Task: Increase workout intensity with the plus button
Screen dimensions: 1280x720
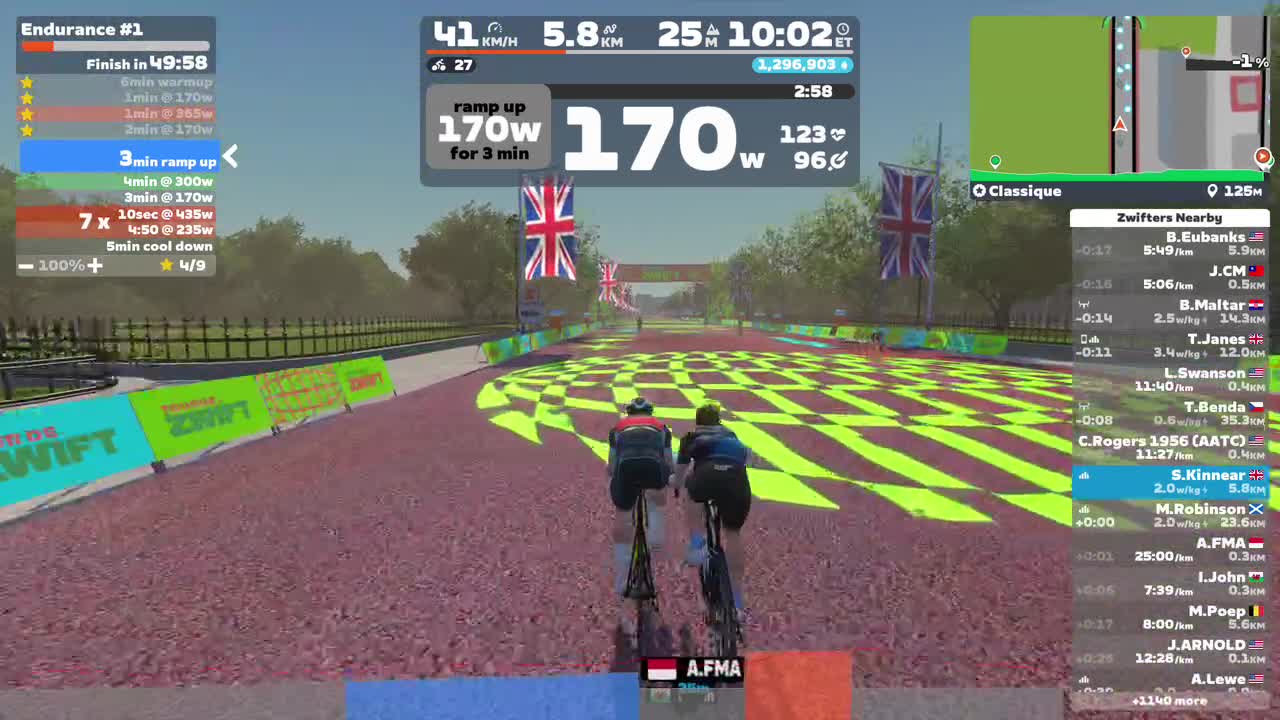Action: [95, 266]
